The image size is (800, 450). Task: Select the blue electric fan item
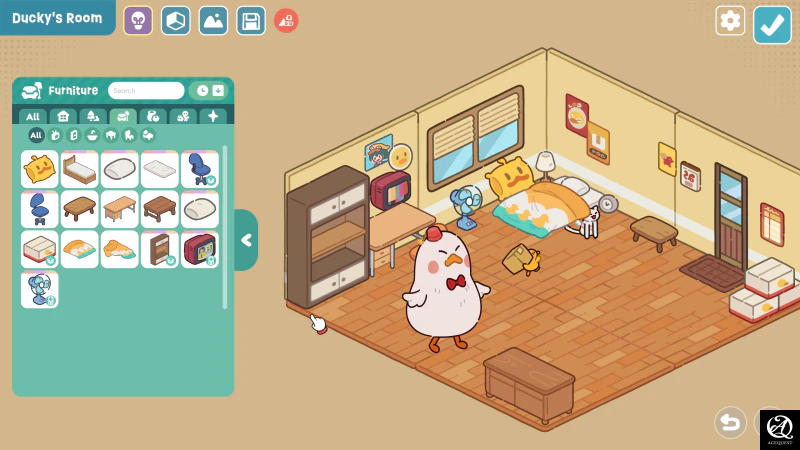click(40, 289)
